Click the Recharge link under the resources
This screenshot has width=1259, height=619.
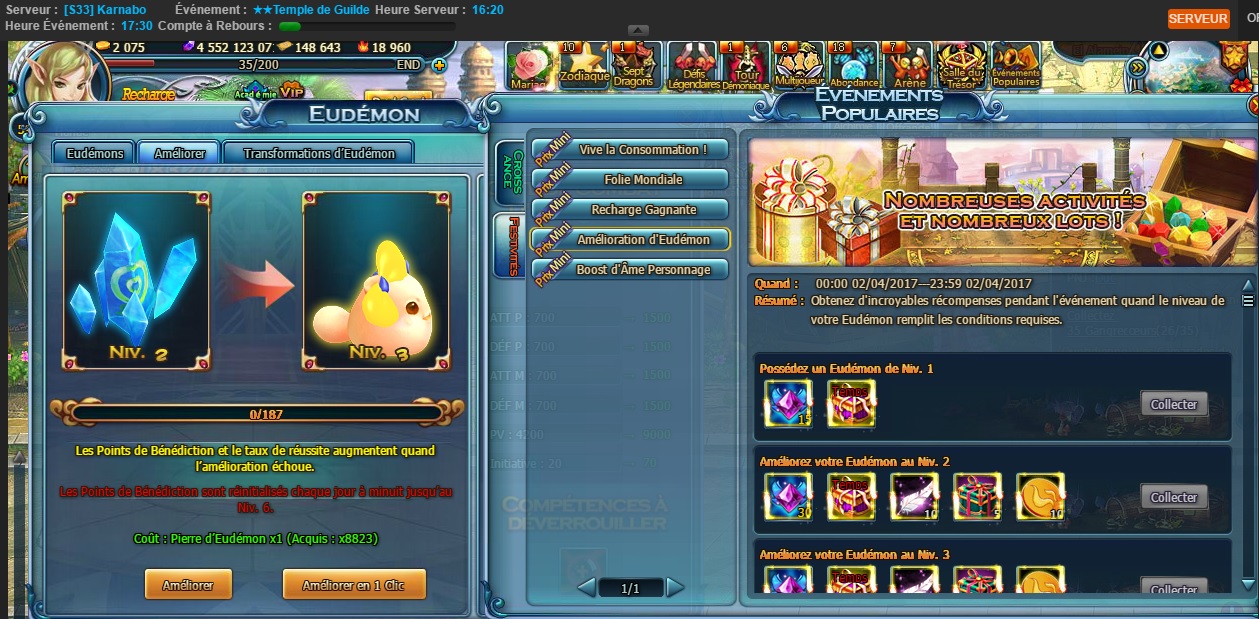[x=149, y=94]
